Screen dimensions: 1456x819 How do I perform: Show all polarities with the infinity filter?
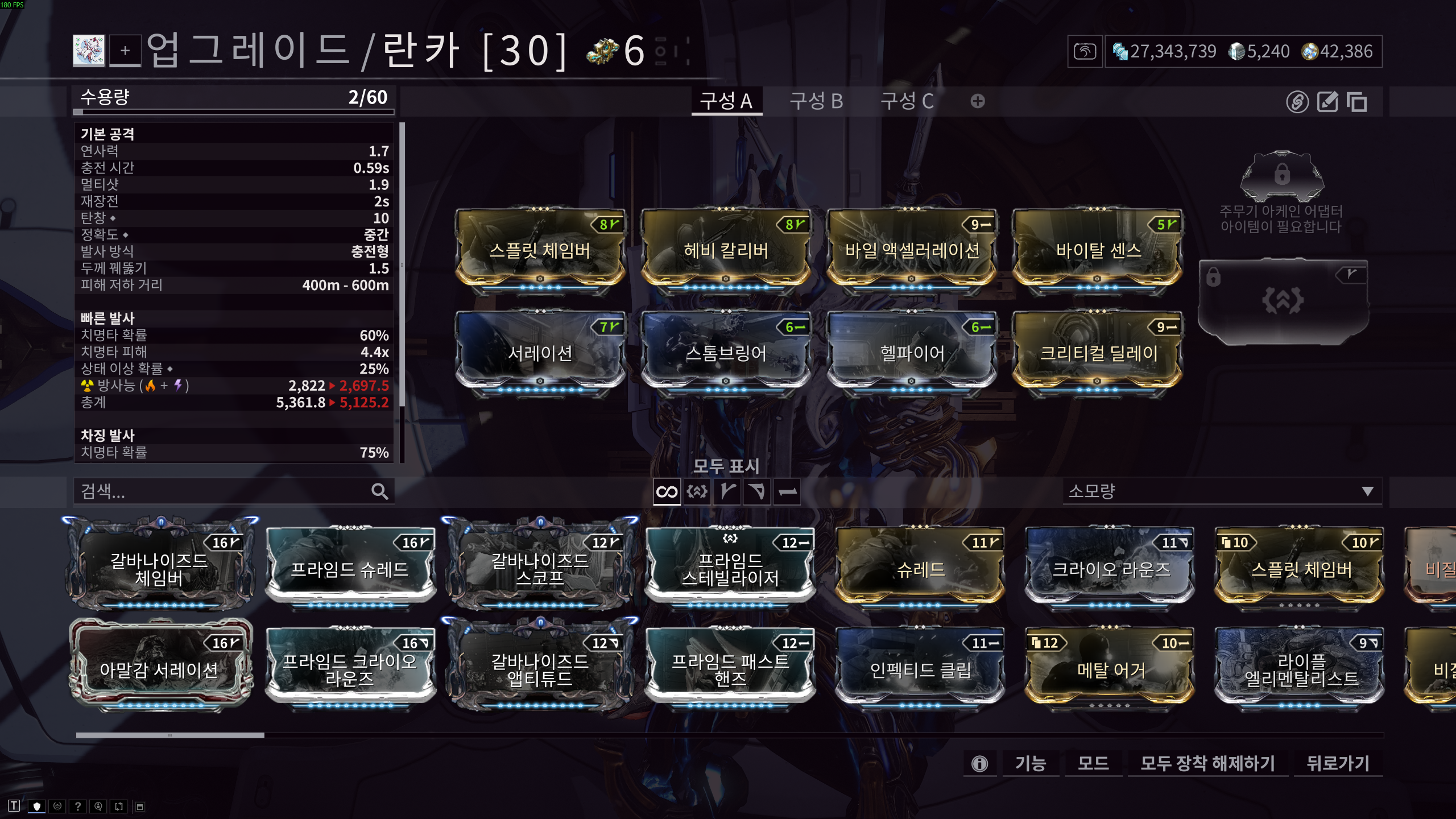(667, 491)
